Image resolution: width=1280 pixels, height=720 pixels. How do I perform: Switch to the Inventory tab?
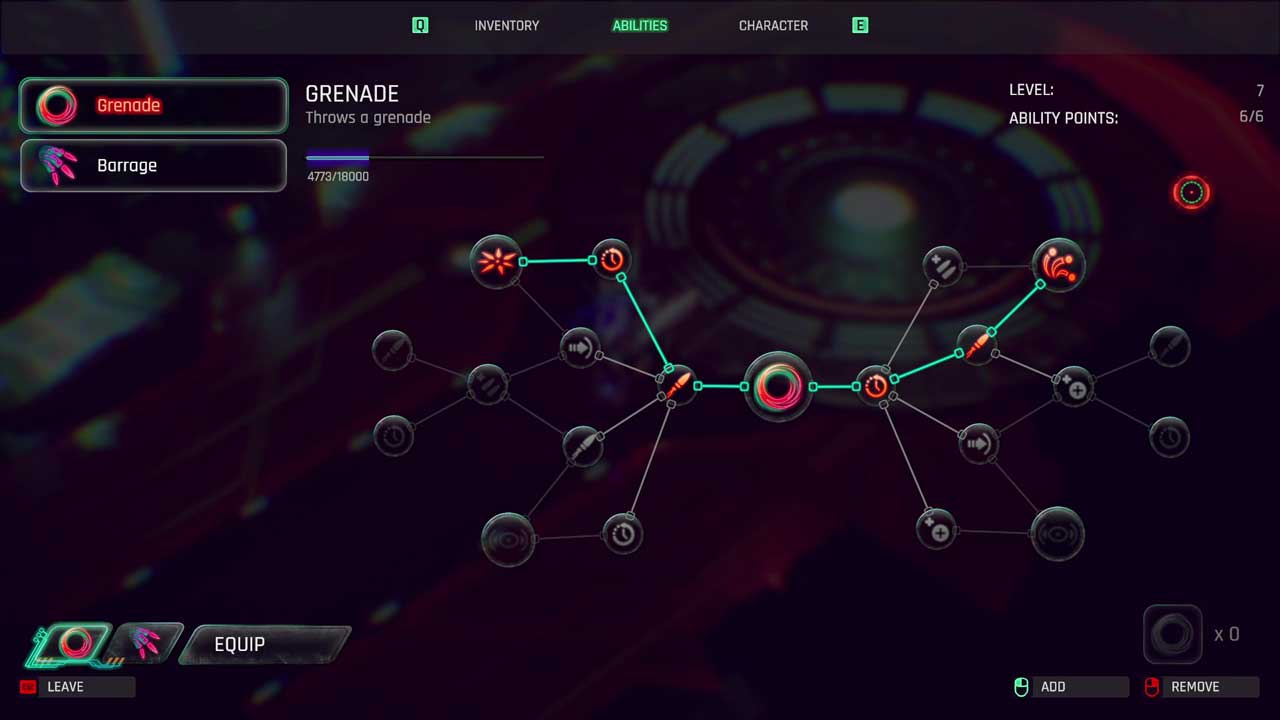tap(506, 26)
